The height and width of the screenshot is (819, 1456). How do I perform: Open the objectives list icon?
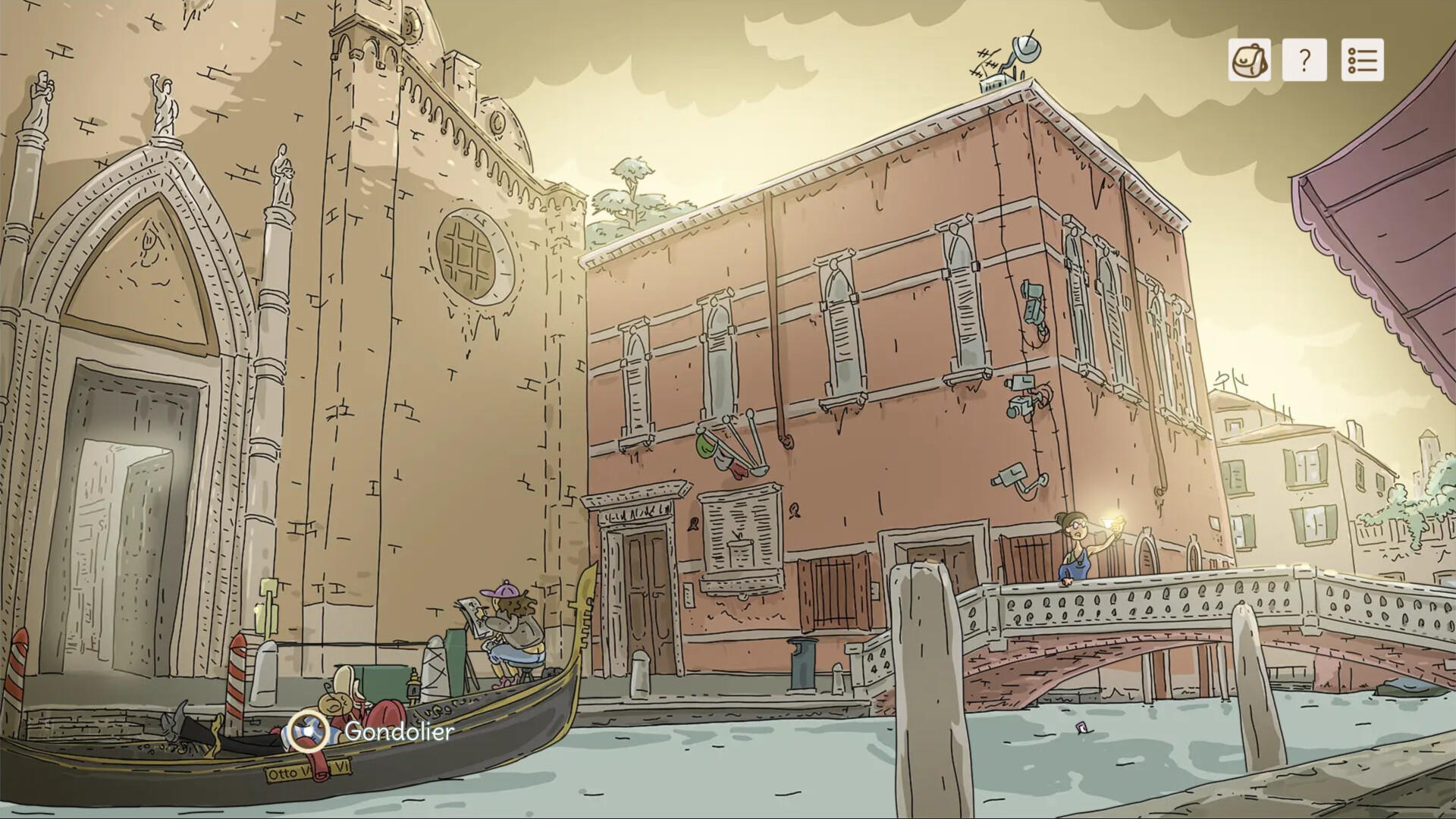tap(1361, 60)
